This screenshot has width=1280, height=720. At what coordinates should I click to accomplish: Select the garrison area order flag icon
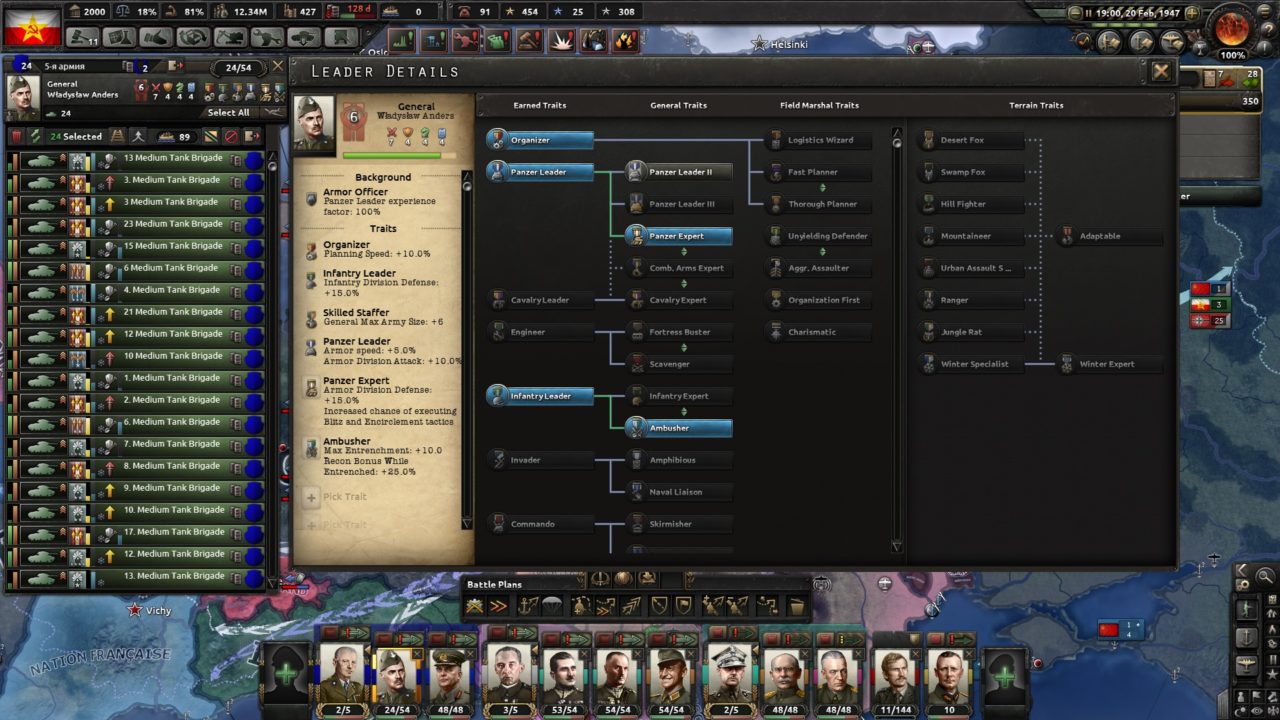click(682, 605)
